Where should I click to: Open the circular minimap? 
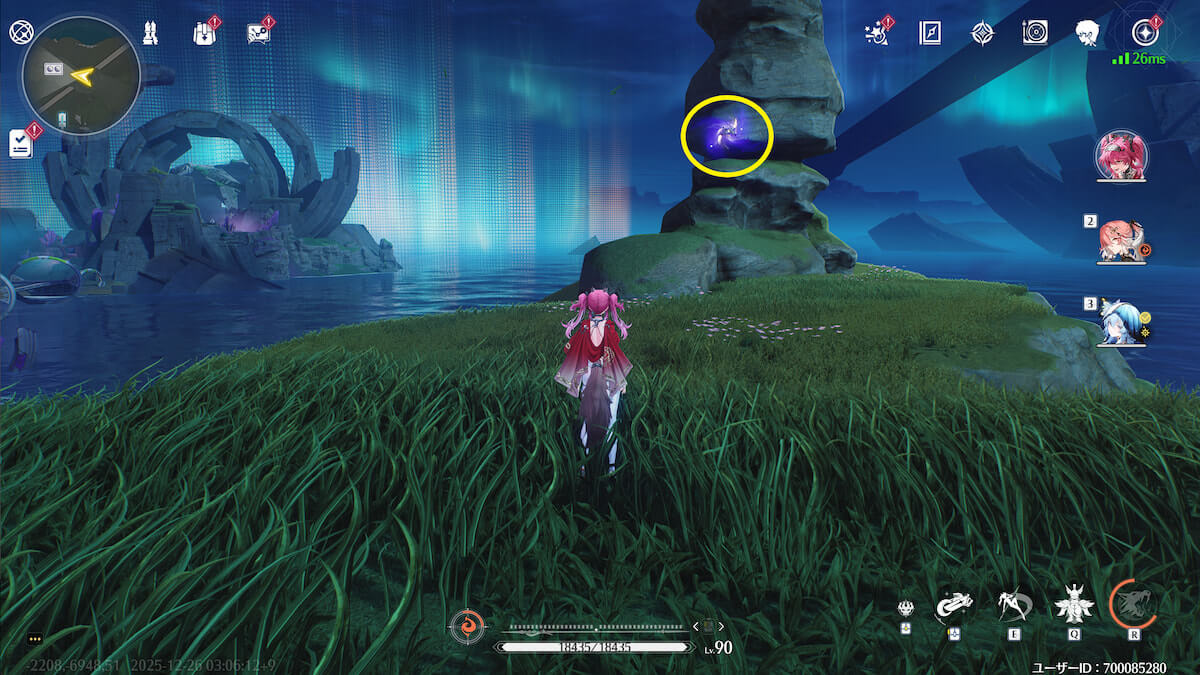tap(80, 75)
